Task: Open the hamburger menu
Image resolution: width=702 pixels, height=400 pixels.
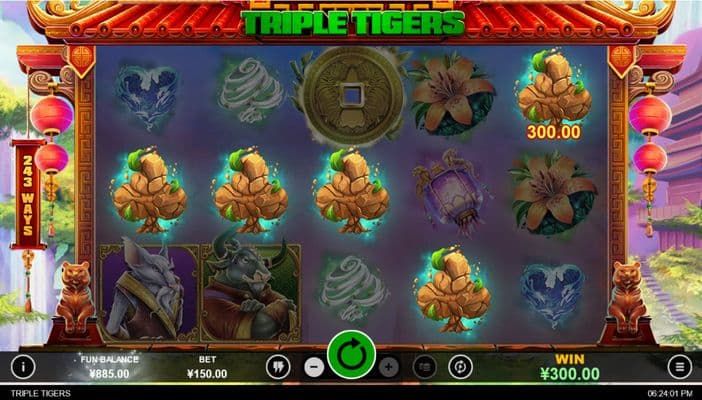Action: click(680, 367)
